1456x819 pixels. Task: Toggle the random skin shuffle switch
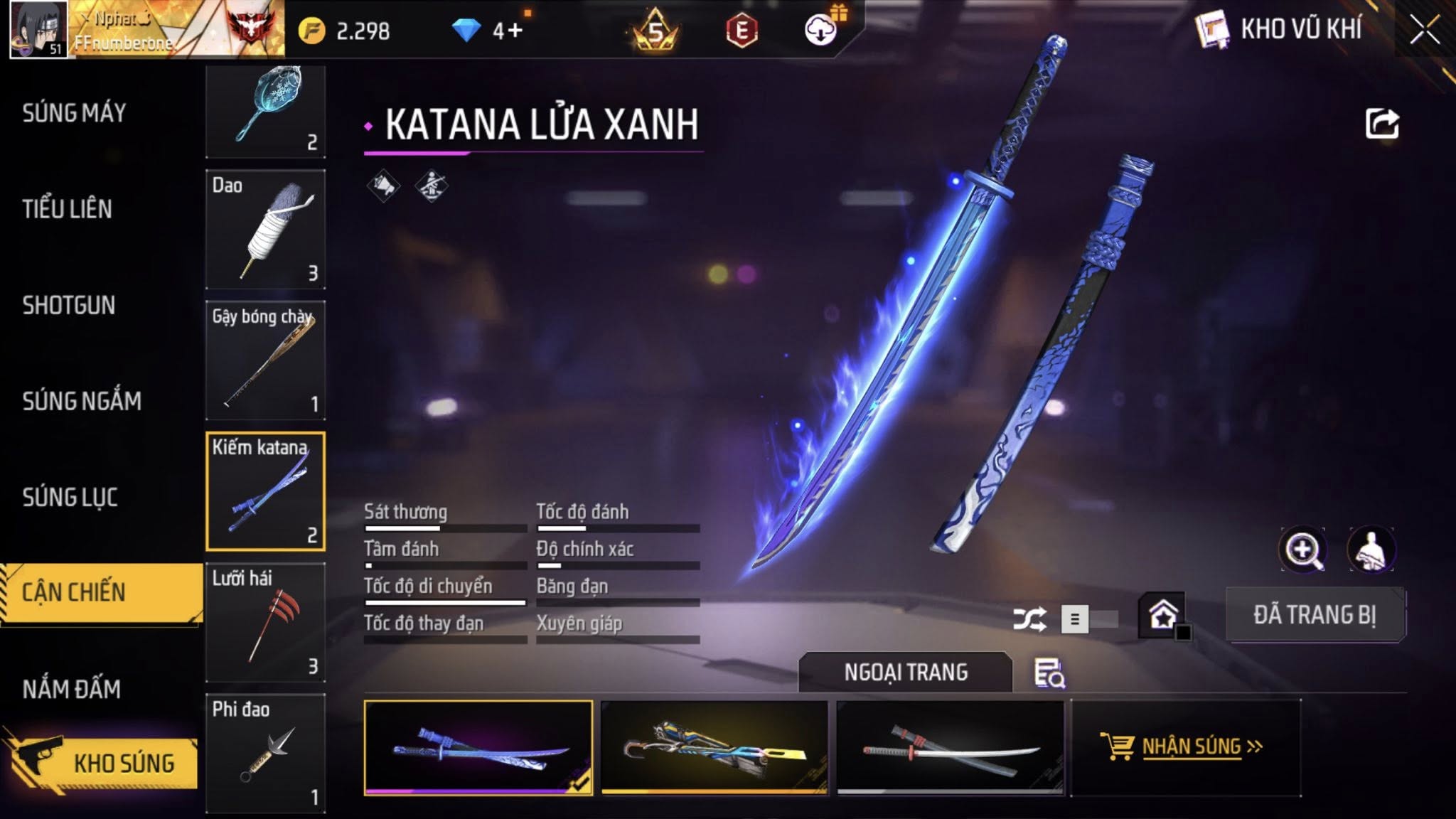1088,619
